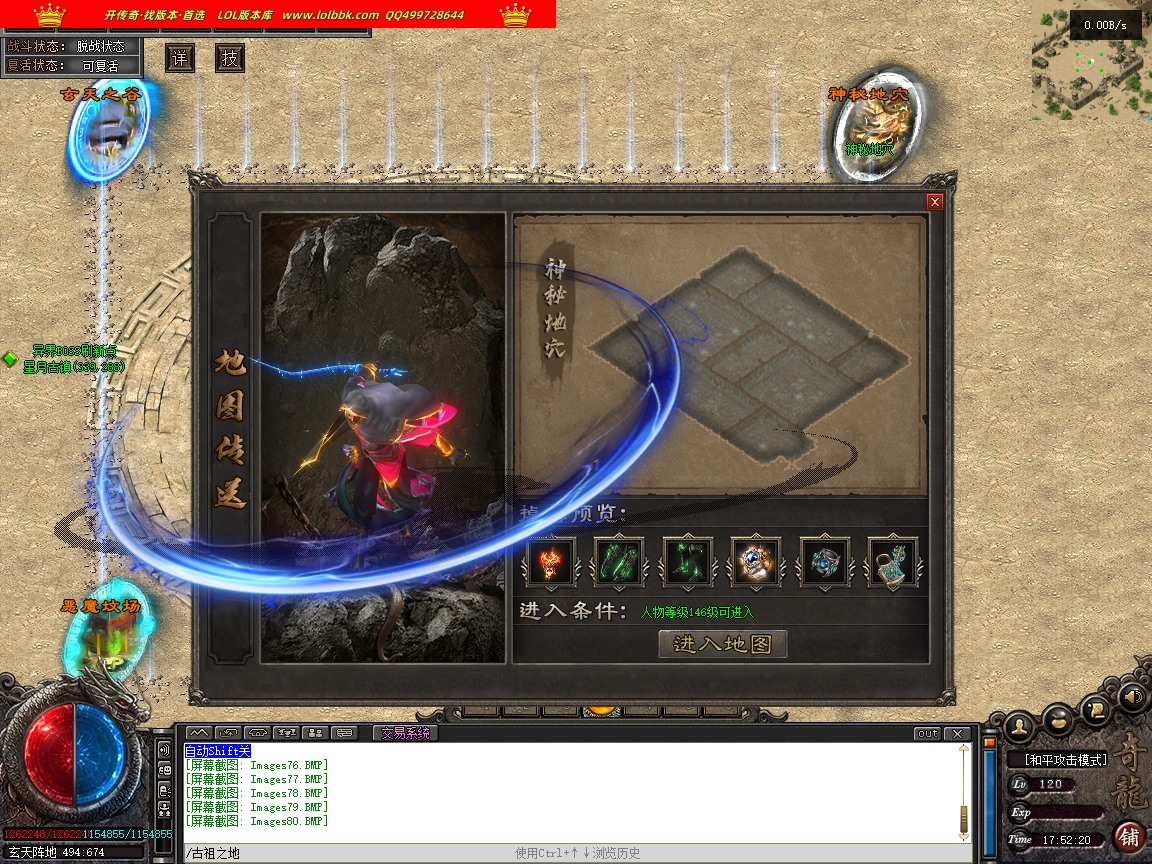This screenshot has width=1152, height=864.
Task: Click the chat window 'out' button
Action: pyautogui.click(x=927, y=733)
